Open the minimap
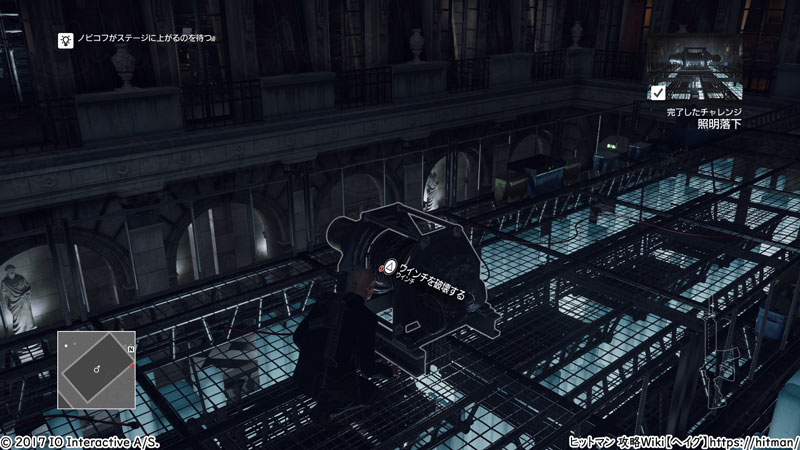 [x=95, y=369]
